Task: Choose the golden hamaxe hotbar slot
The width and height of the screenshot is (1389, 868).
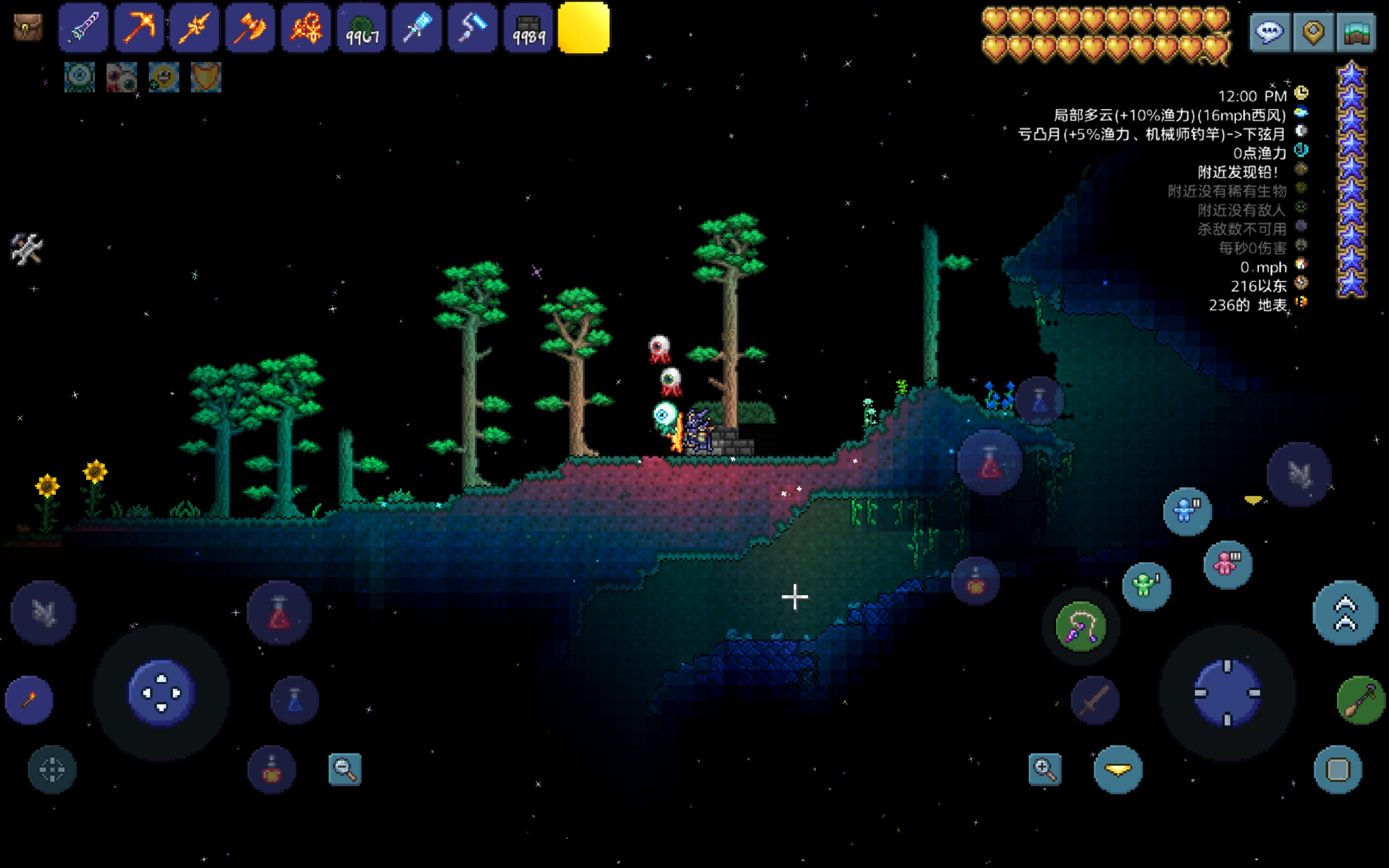Action: (250, 28)
